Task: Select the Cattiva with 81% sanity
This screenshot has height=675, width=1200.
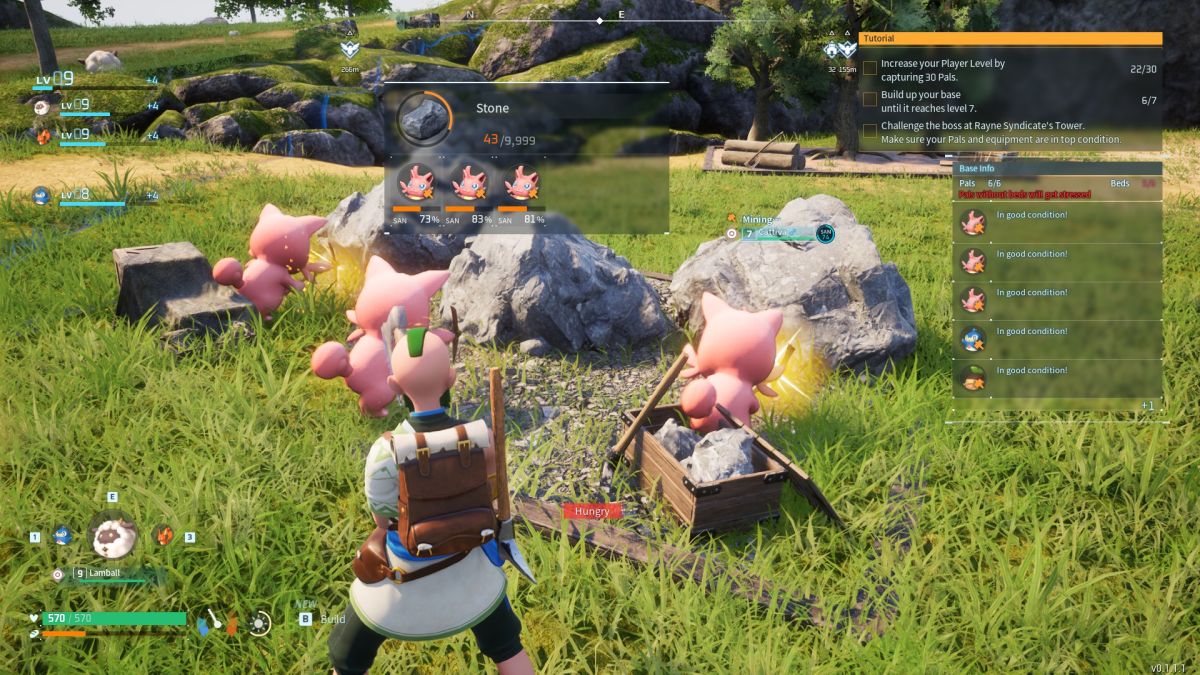Action: [x=521, y=183]
